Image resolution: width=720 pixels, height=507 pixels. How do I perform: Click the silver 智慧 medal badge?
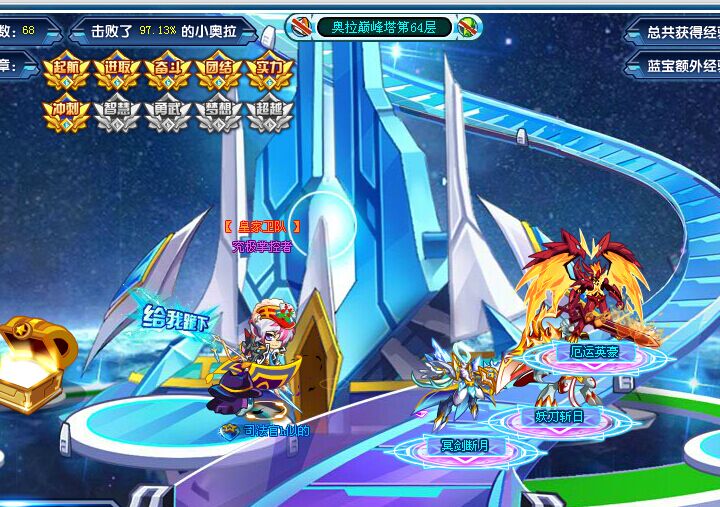[x=118, y=114]
